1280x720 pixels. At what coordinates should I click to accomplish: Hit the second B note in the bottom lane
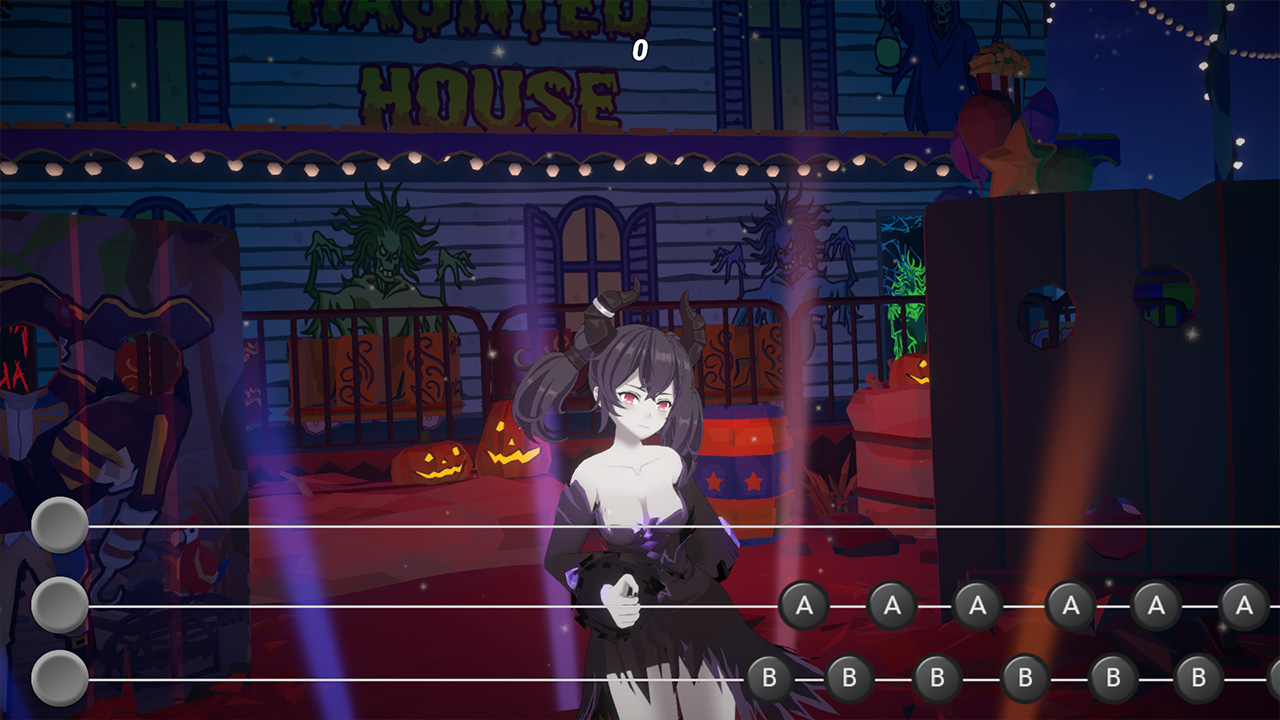[x=850, y=678]
